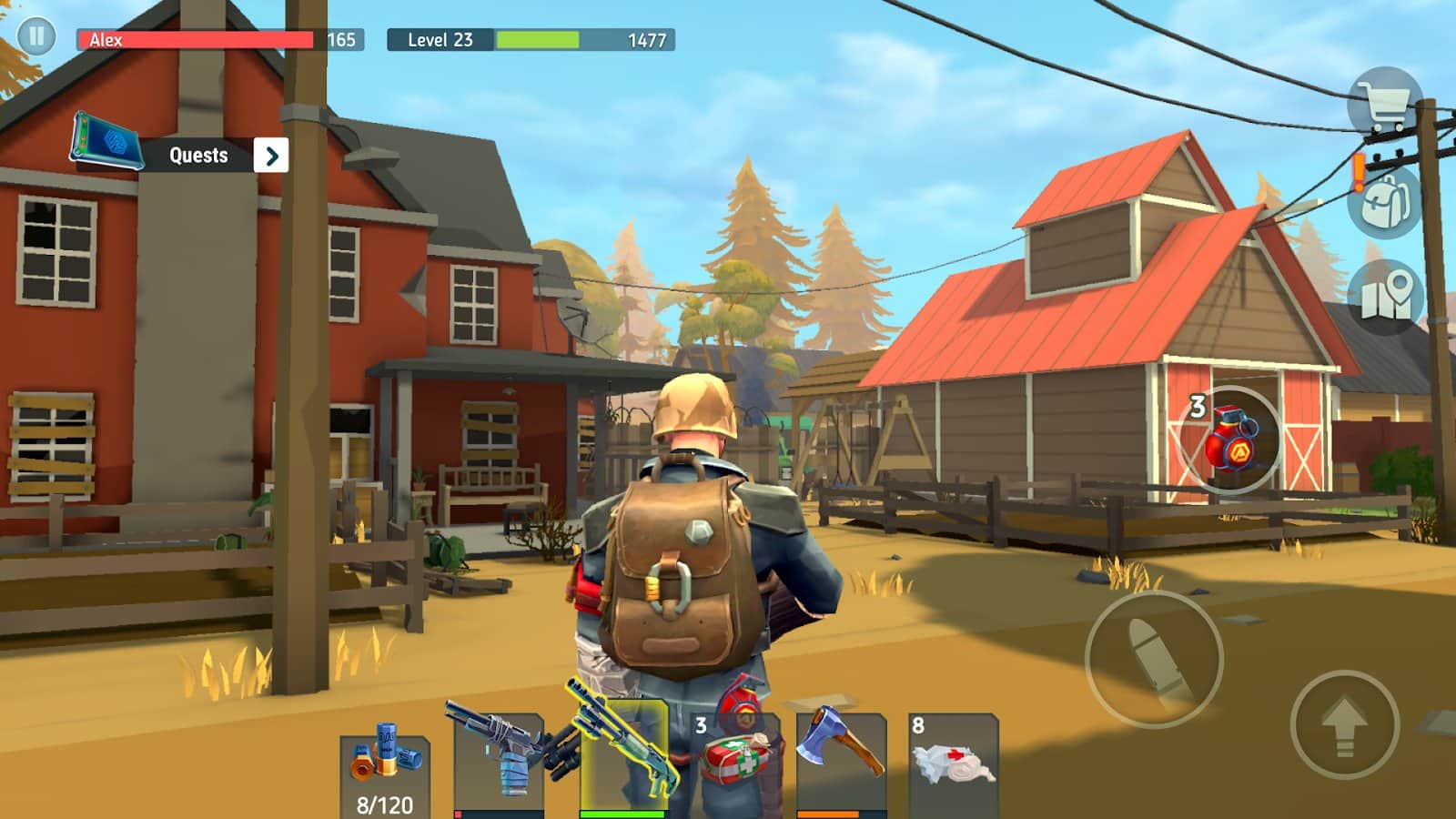Tap the bullet fire button
The width and height of the screenshot is (1456, 819).
1154,659
